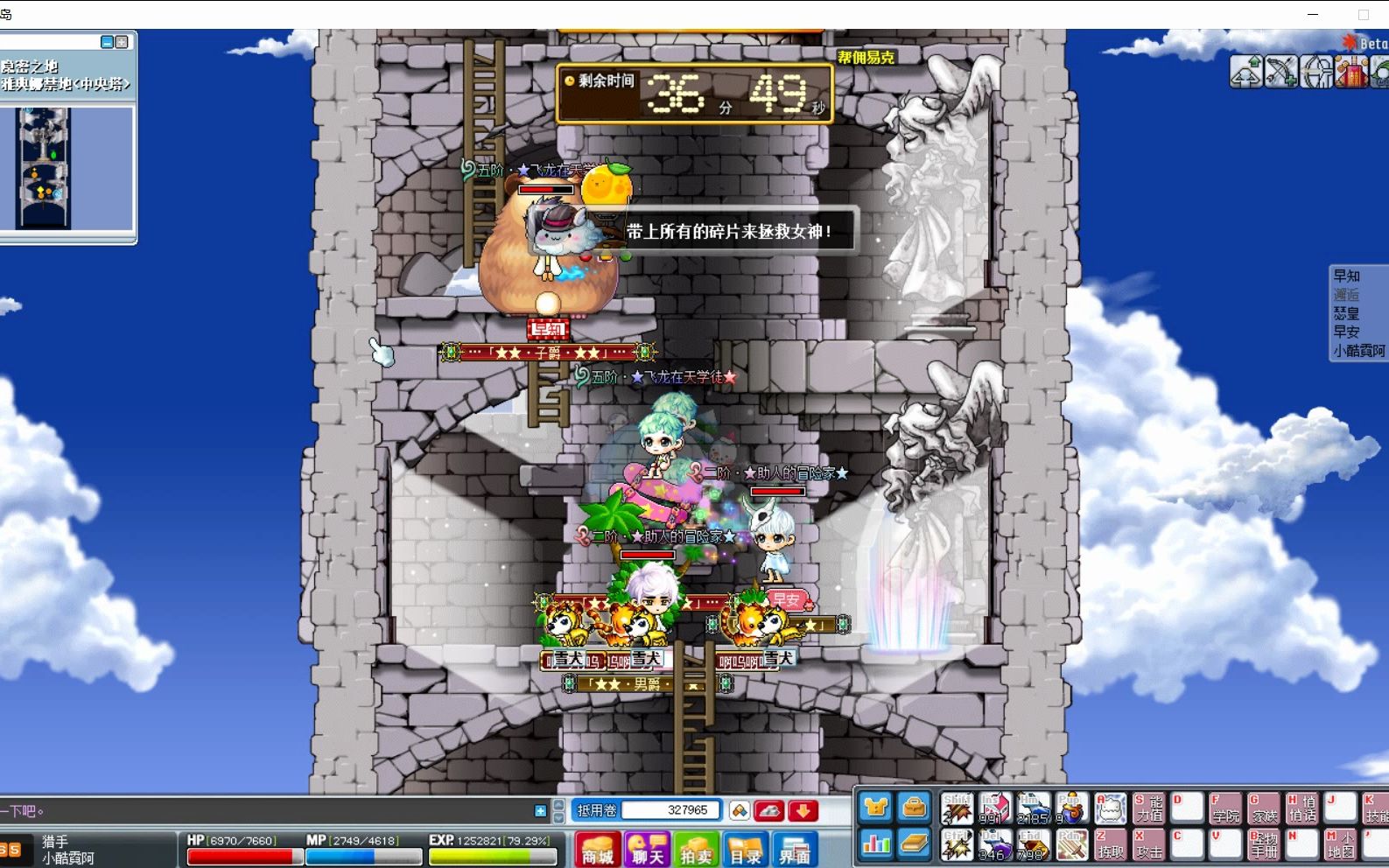Open the 目录 menu button
Screen dimensions: 1389x868
click(x=746, y=850)
